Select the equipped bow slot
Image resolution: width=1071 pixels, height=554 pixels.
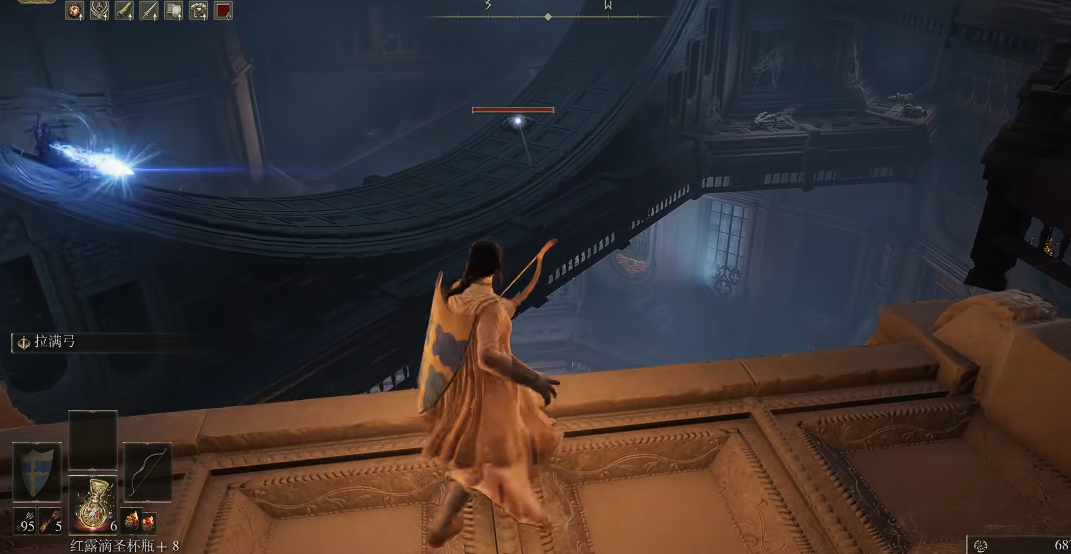[x=147, y=472]
